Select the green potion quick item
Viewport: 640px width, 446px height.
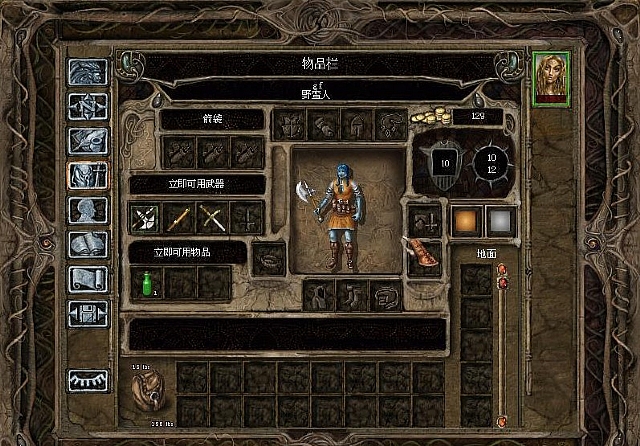coord(146,283)
